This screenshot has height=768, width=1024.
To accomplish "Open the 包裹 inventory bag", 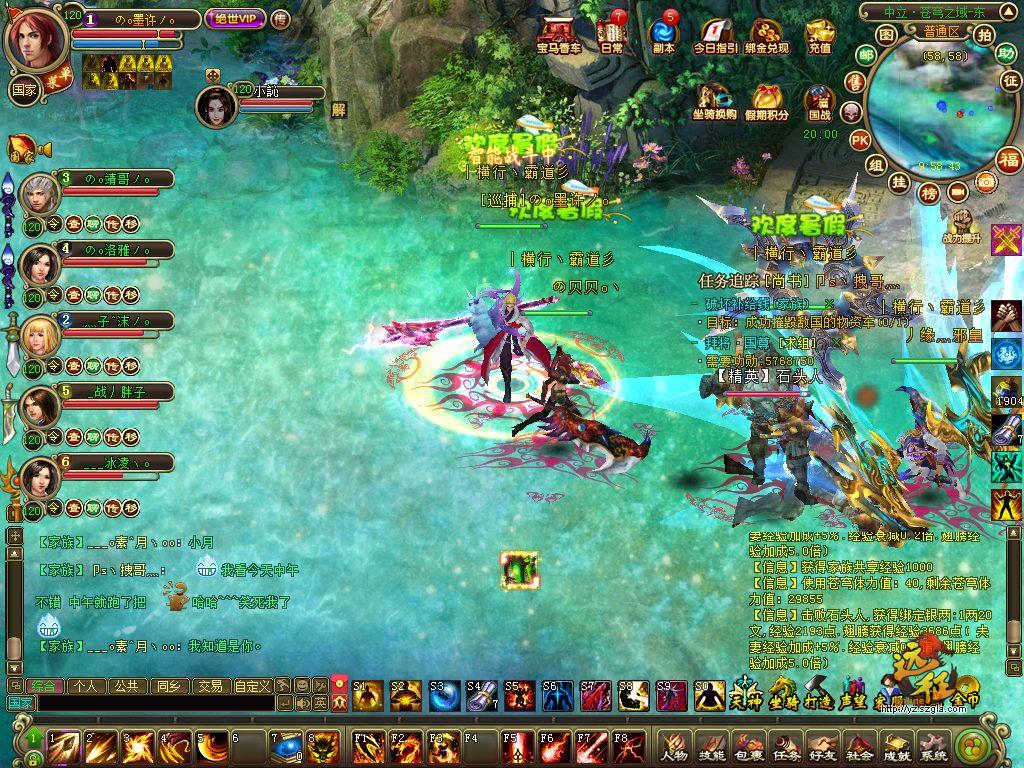I will pyautogui.click(x=748, y=747).
